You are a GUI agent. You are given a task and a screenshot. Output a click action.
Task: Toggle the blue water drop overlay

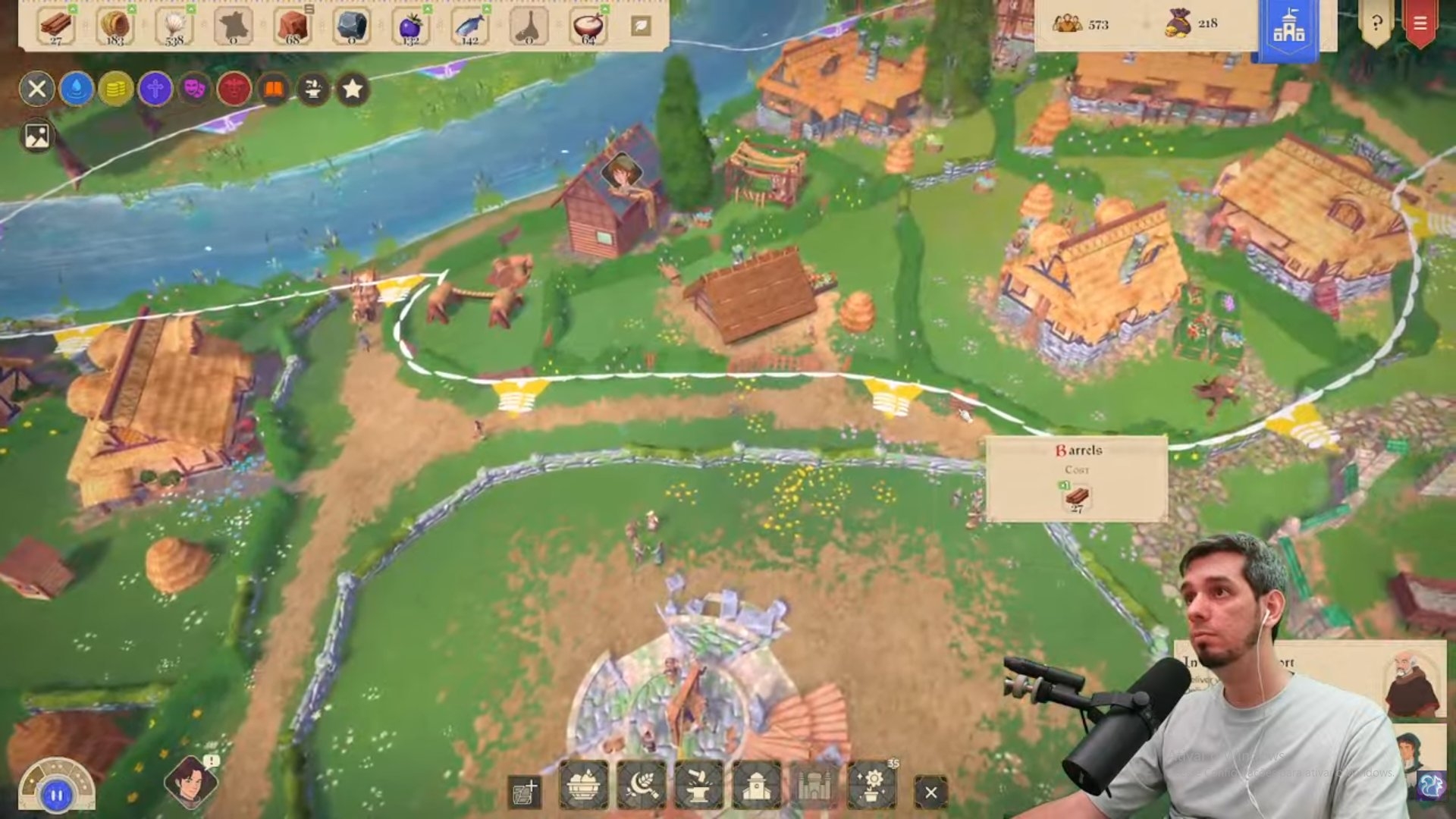click(76, 89)
